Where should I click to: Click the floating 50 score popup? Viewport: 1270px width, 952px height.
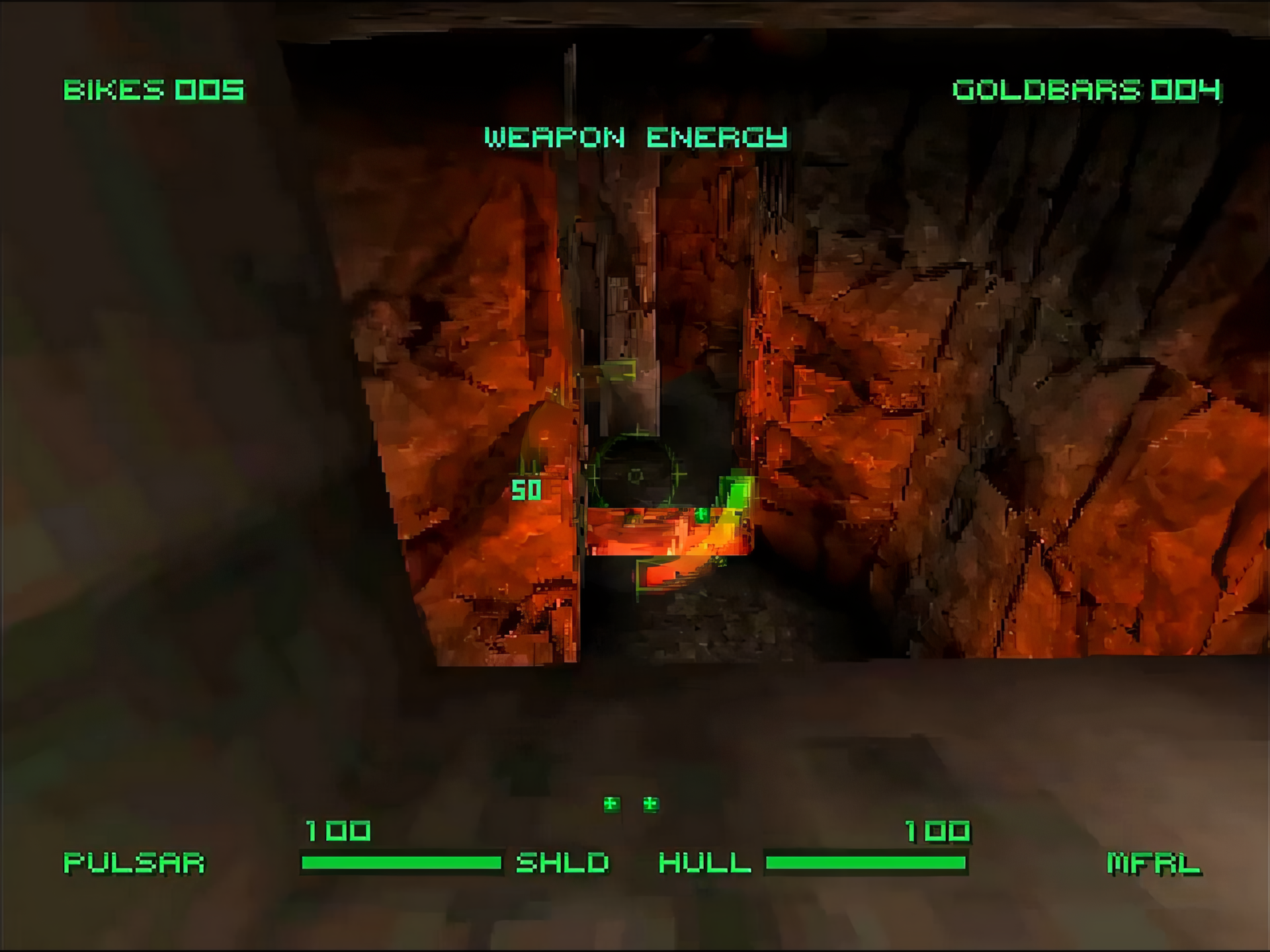pyautogui.click(x=526, y=489)
